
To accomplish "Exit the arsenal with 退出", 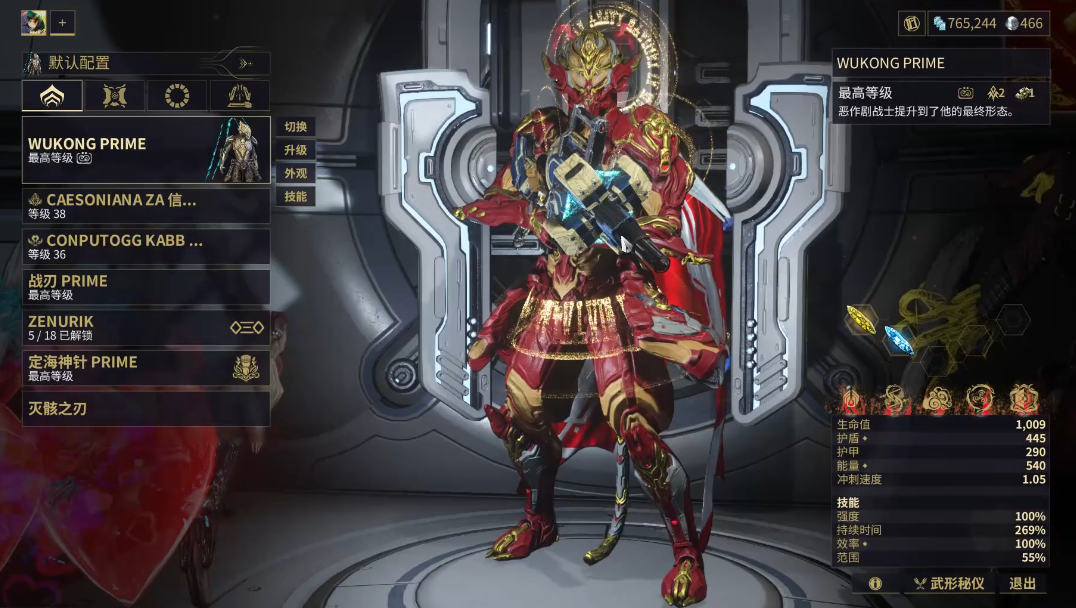I will [x=1022, y=583].
